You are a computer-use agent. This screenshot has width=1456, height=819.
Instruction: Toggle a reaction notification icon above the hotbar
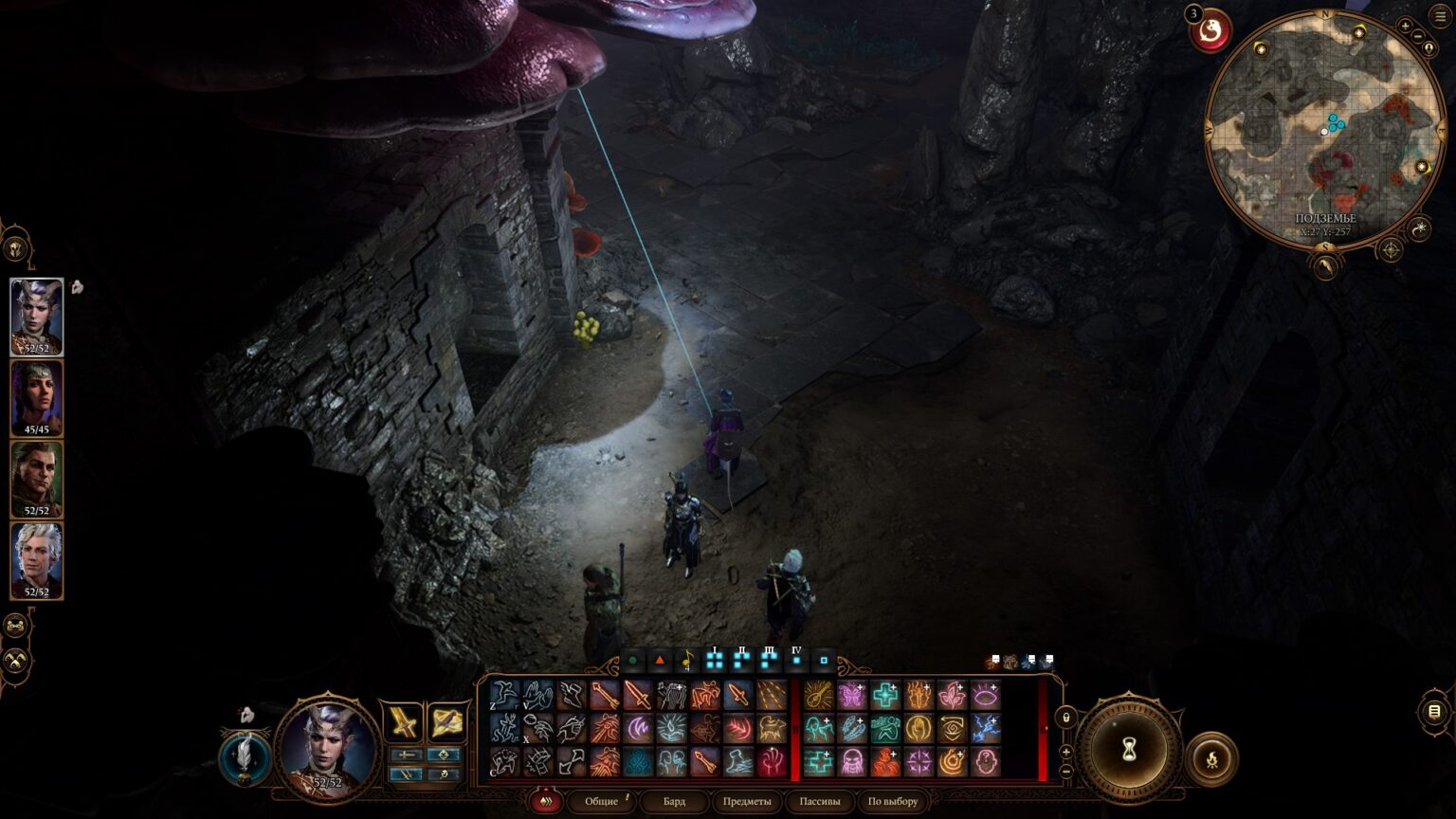click(x=990, y=663)
